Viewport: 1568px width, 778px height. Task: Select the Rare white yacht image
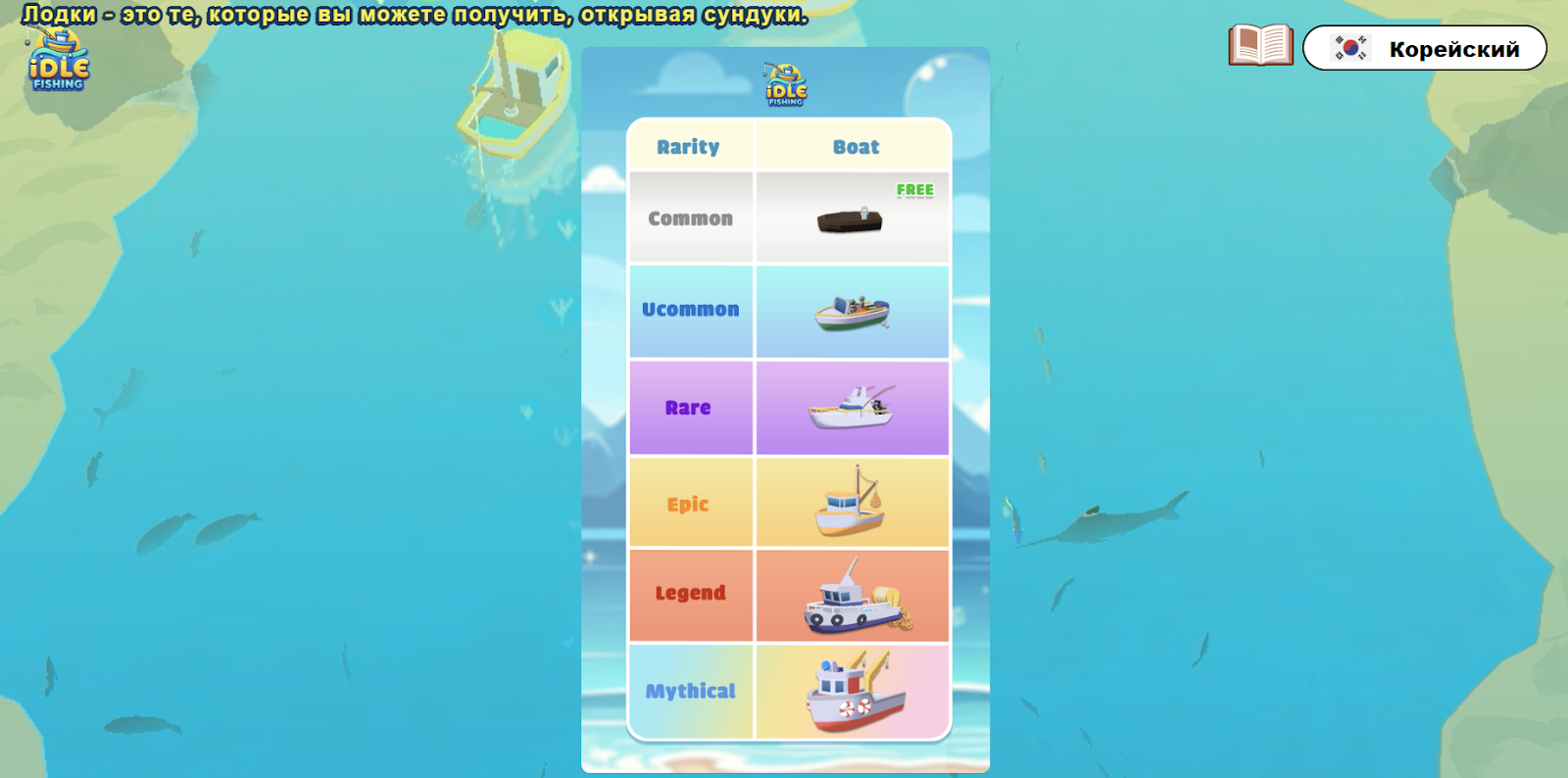pyautogui.click(x=853, y=407)
